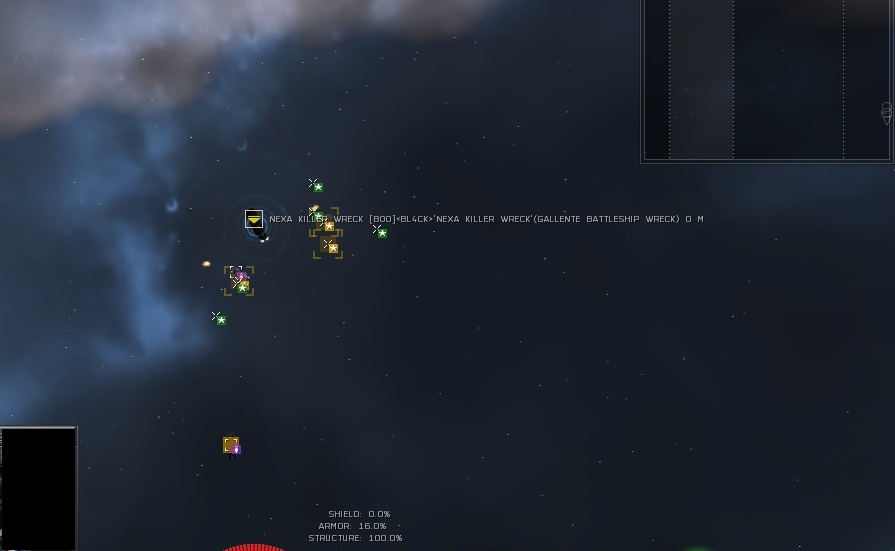Toggle the pin icon on the overview panel
The image size is (895, 551).
tap(886, 113)
